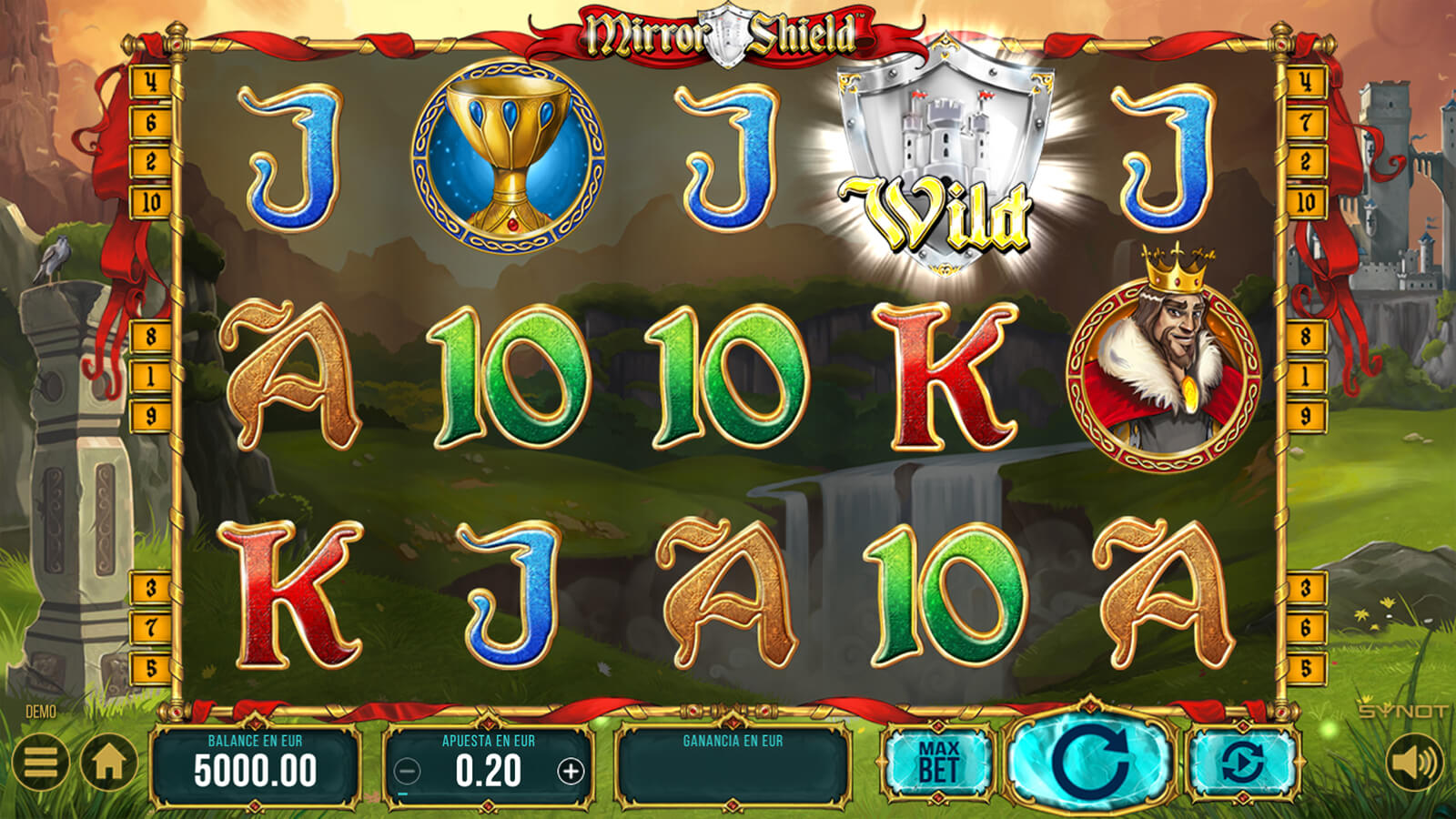The image size is (1456, 819).
Task: Decrease the bet with minus button
Action: click(407, 772)
